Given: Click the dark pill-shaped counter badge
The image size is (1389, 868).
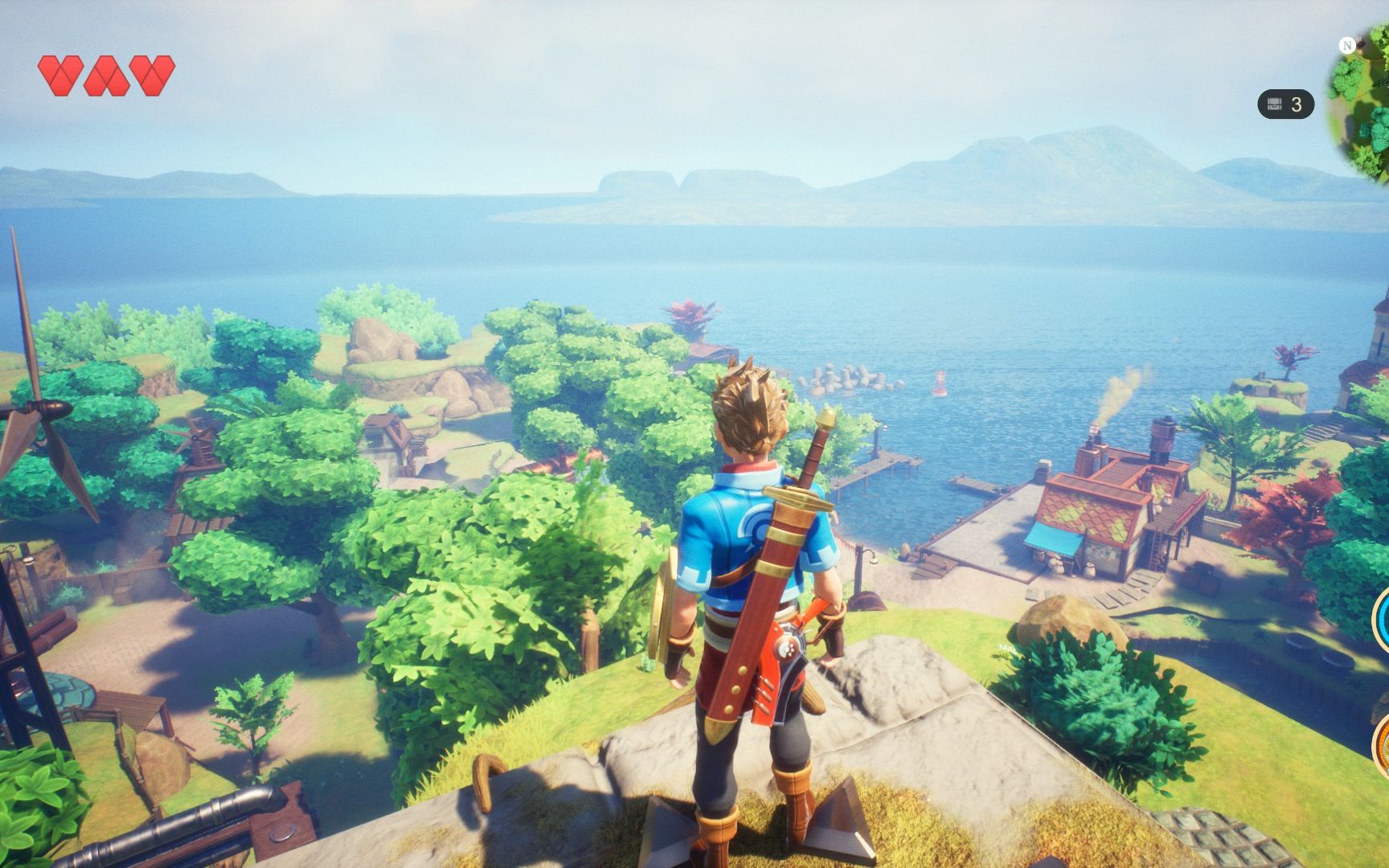Looking at the screenshot, I should pyautogui.click(x=1286, y=103).
